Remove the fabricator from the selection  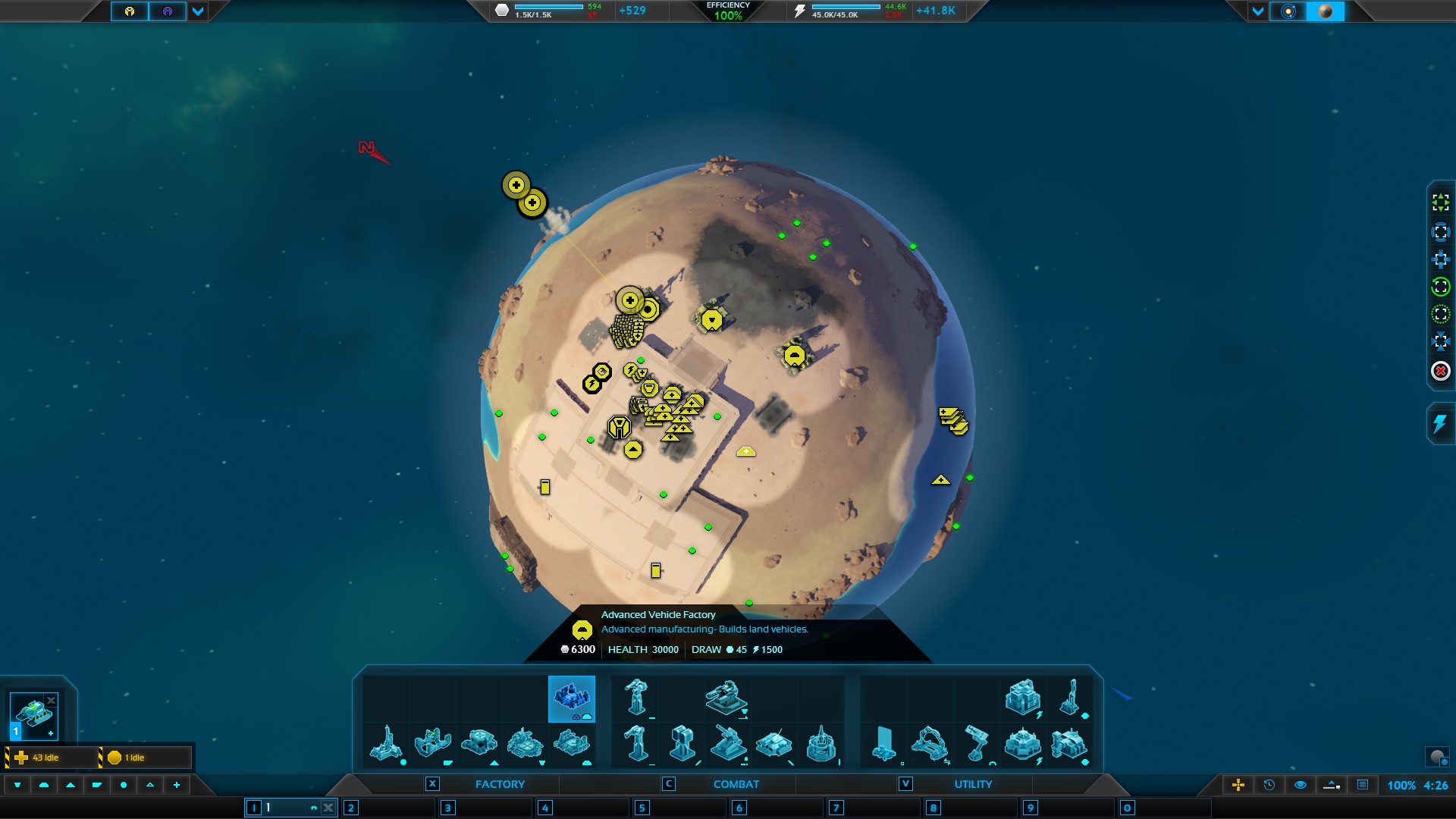[51, 700]
